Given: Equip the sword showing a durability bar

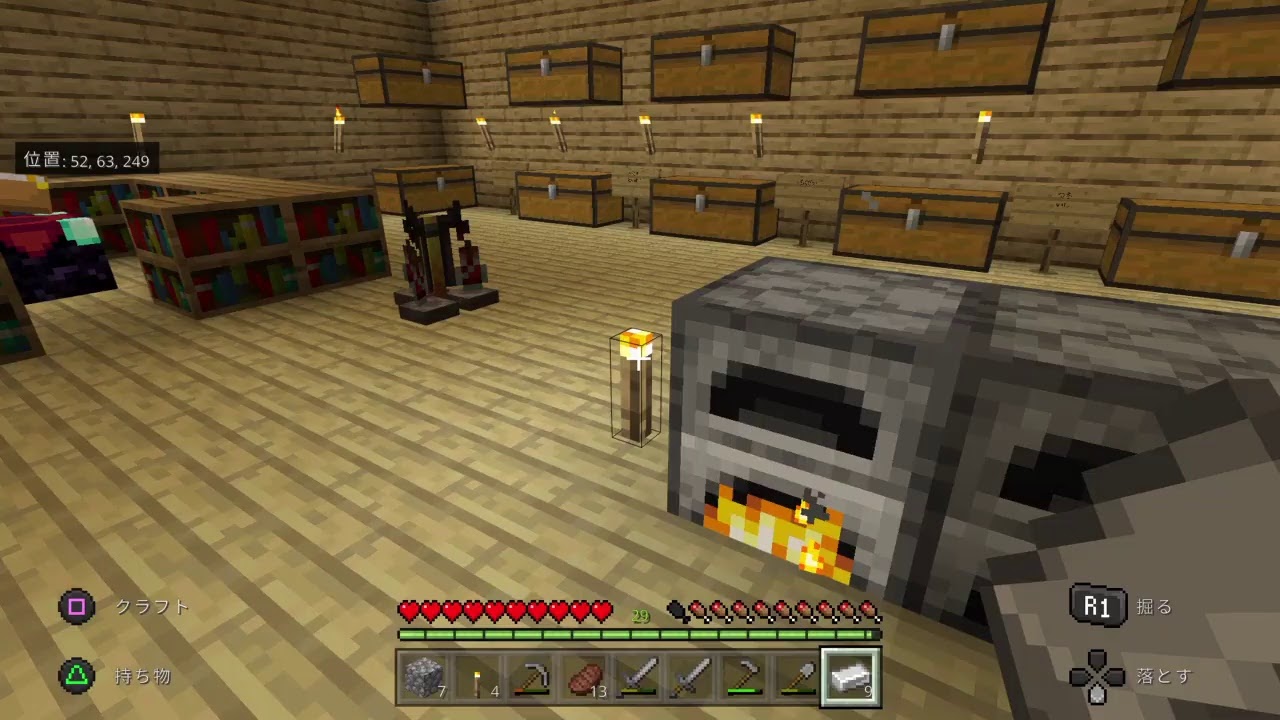Looking at the screenshot, I should click(638, 678).
